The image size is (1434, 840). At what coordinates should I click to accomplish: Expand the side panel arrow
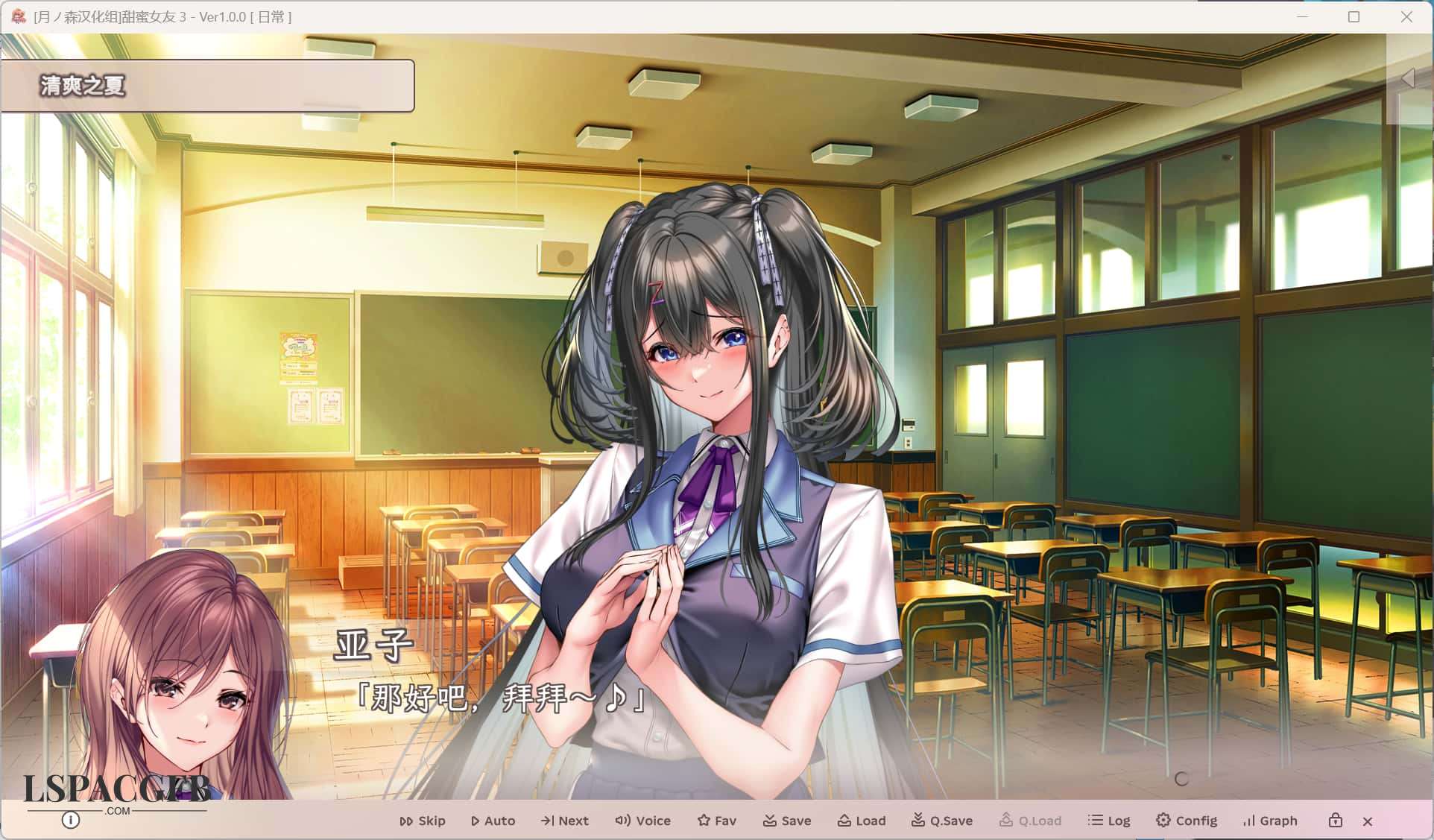1408,78
